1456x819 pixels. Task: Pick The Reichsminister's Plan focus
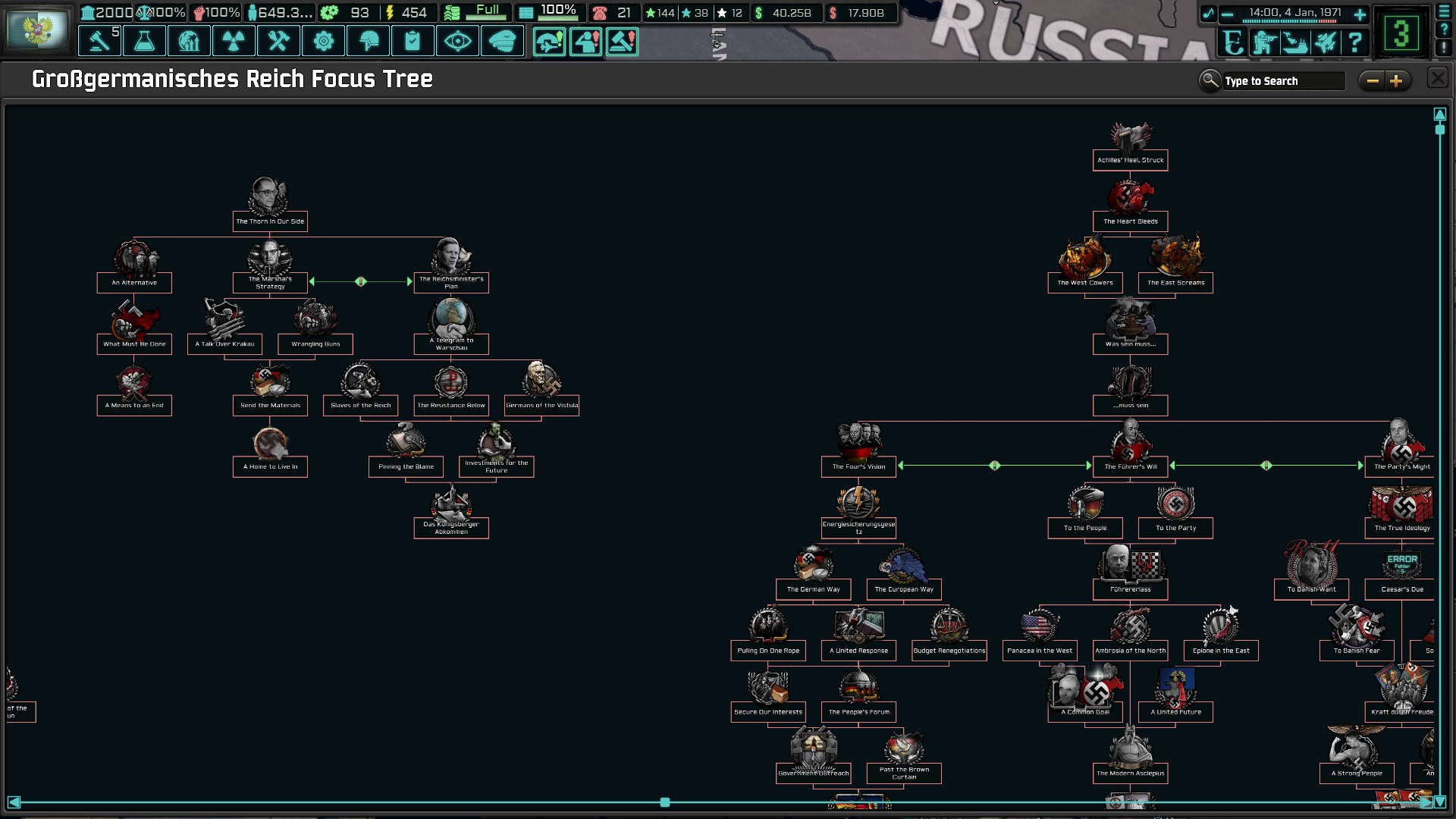pos(451,282)
